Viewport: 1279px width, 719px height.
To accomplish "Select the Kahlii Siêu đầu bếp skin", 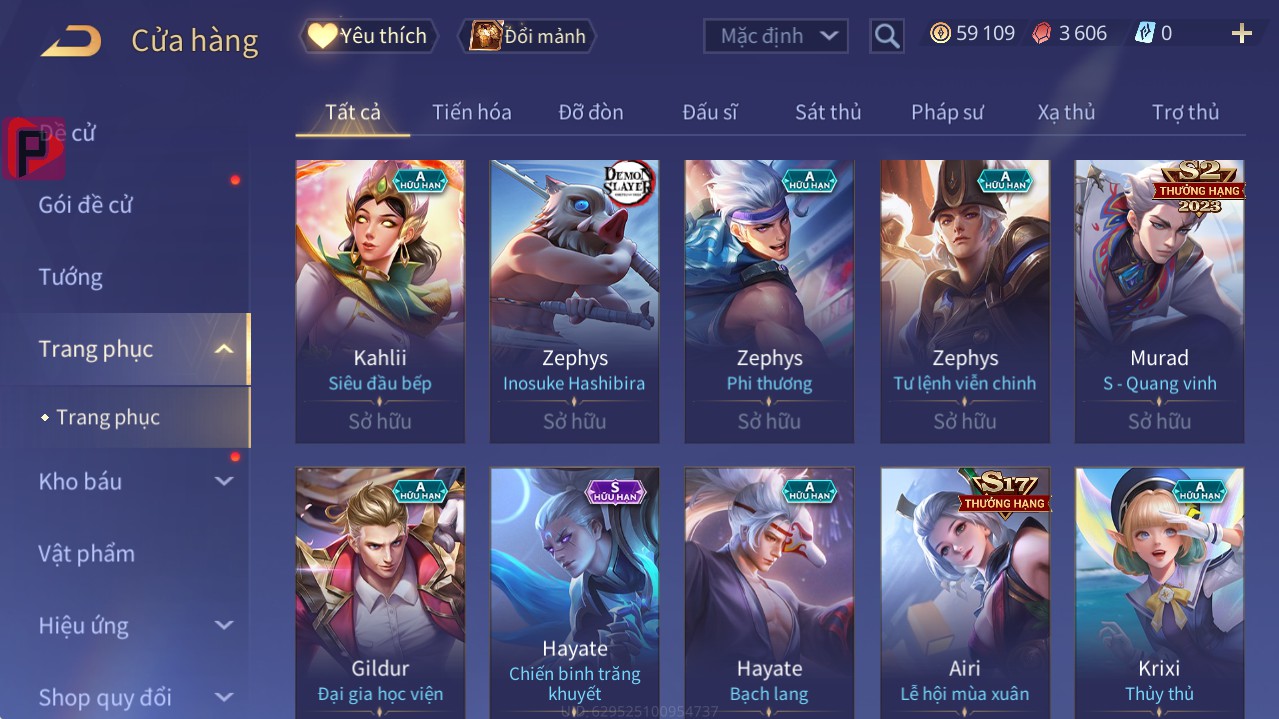I will (x=380, y=300).
